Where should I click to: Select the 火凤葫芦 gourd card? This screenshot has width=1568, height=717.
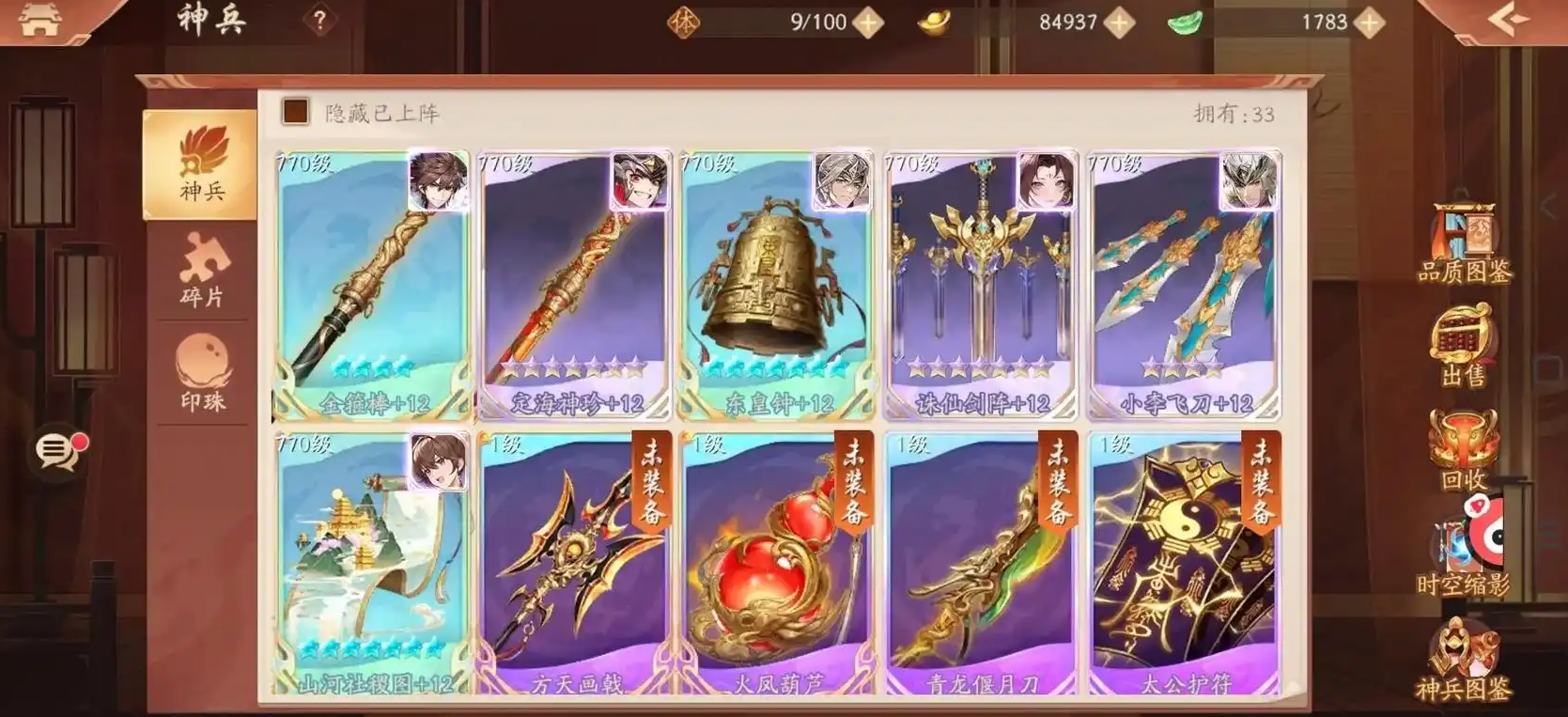pos(777,564)
